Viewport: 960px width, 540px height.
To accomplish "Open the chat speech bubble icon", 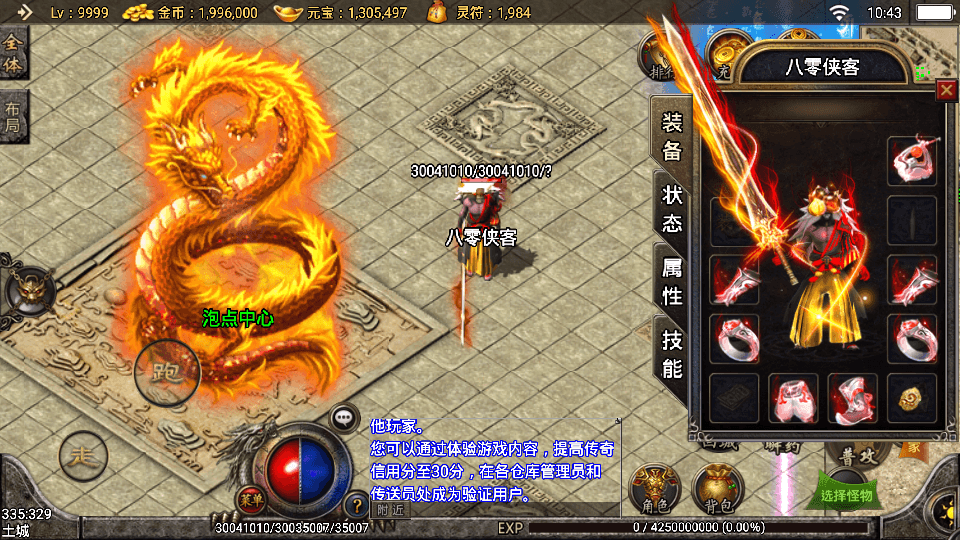I will pos(345,418).
